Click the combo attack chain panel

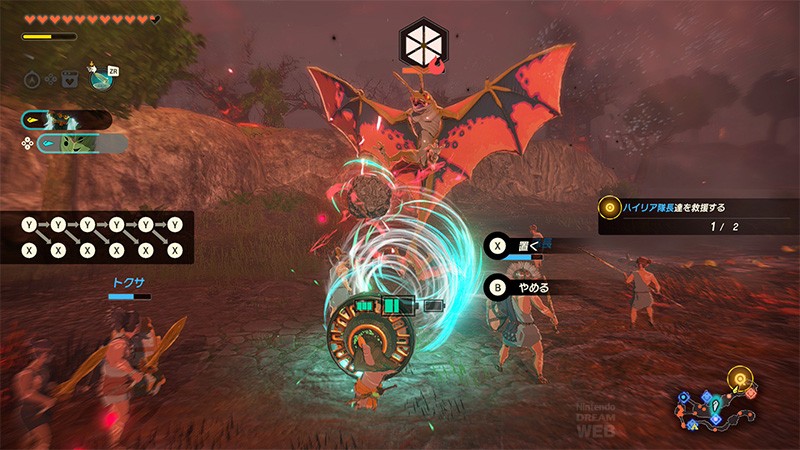[97, 237]
